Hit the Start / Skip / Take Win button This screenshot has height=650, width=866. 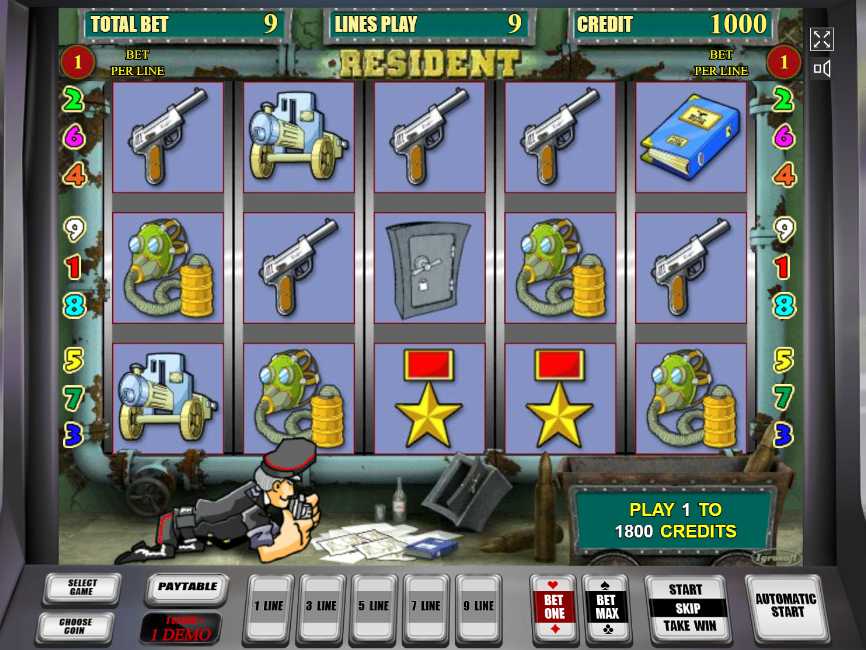point(686,607)
